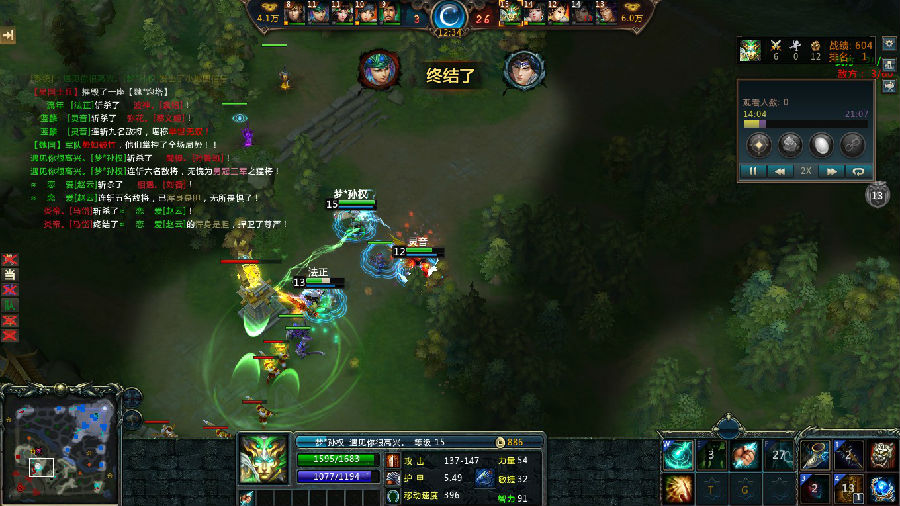Click the round white egg button
900x506 pixels.
pos(821,144)
